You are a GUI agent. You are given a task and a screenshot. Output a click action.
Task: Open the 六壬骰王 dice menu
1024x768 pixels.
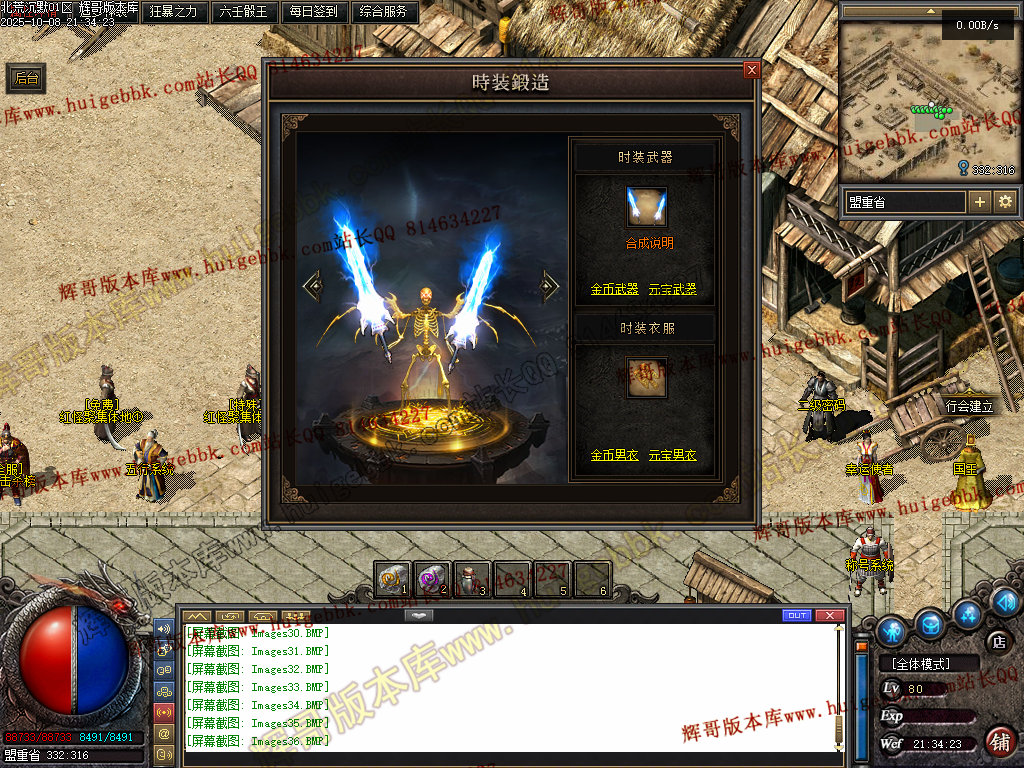[x=243, y=12]
